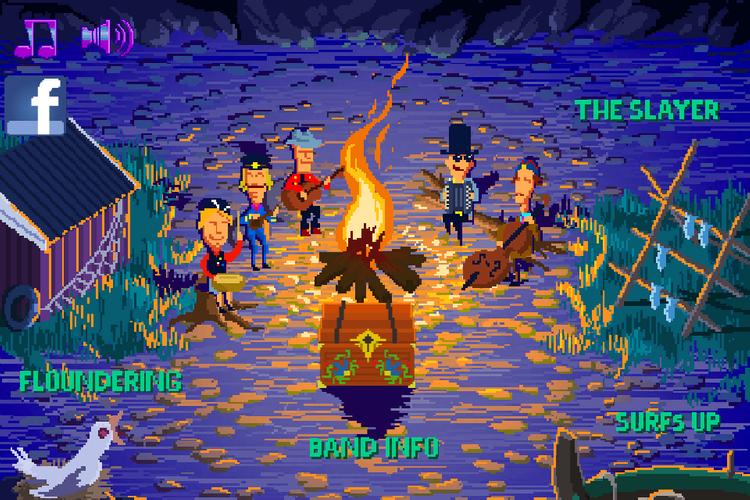Select The Slayer menu entry
The height and width of the screenshot is (500, 750).
(x=647, y=110)
